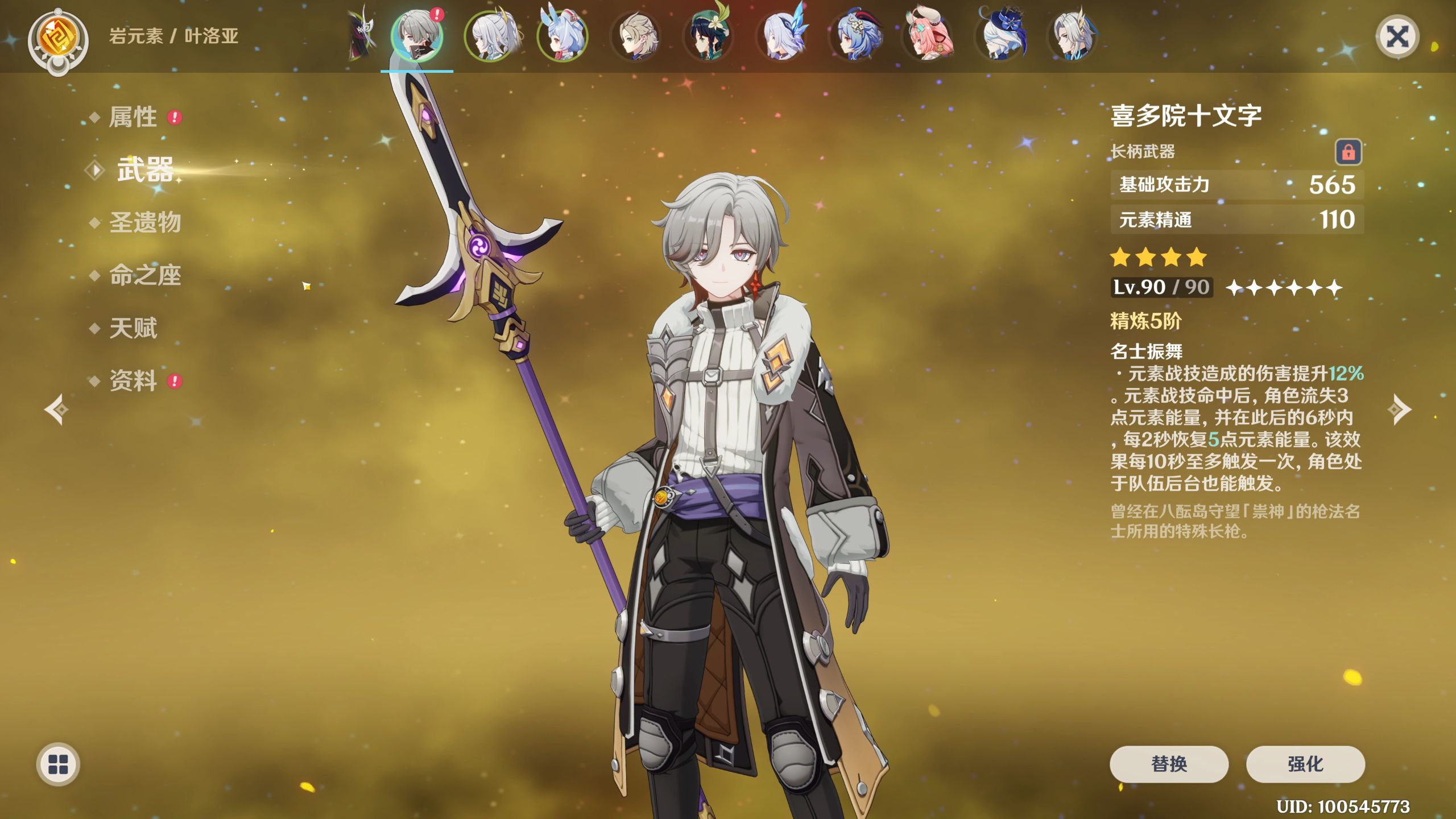
Task: Choose the rabbit-eared character portrait
Action: pos(562,36)
